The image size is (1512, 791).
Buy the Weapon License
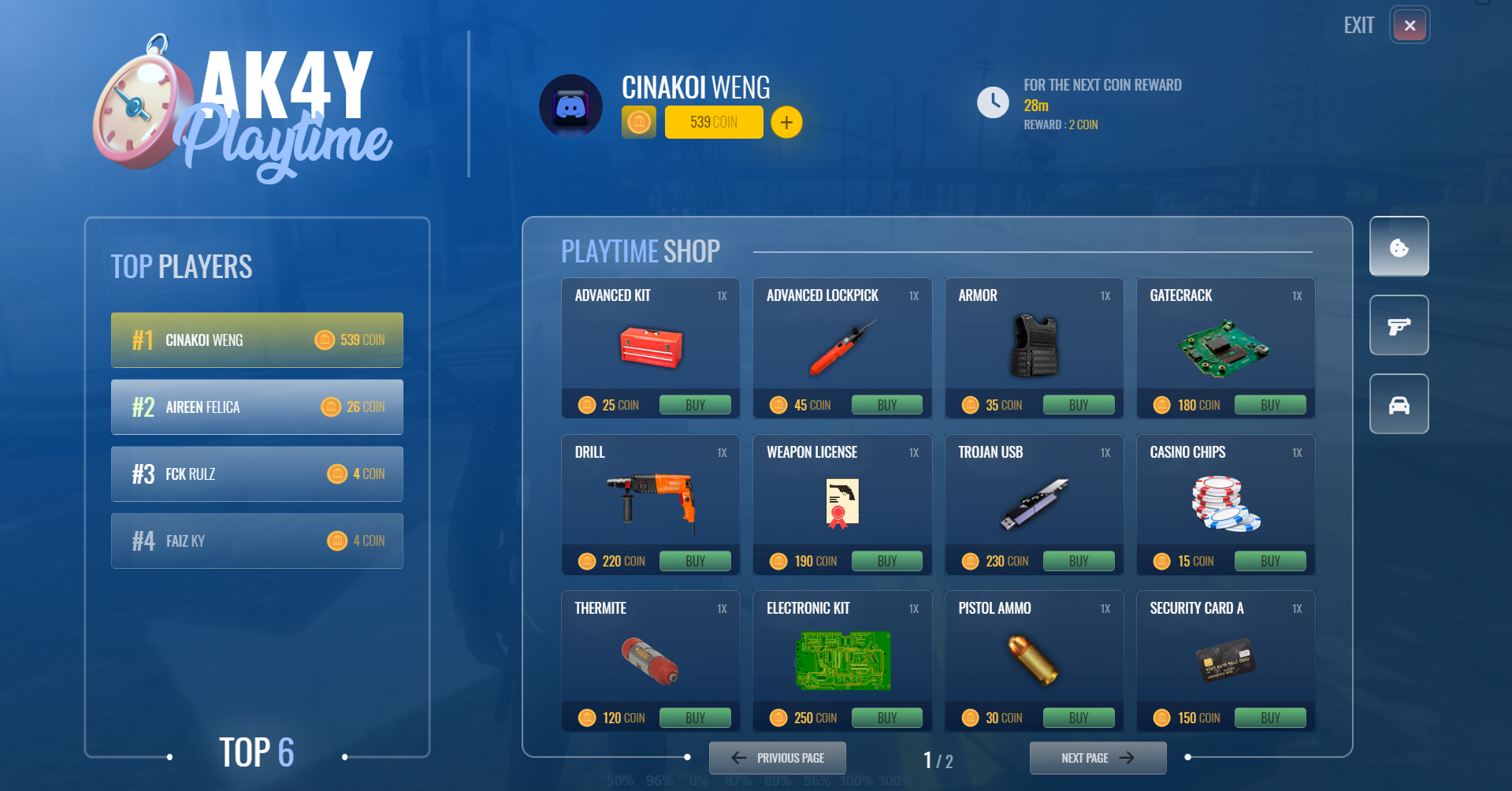click(886, 561)
